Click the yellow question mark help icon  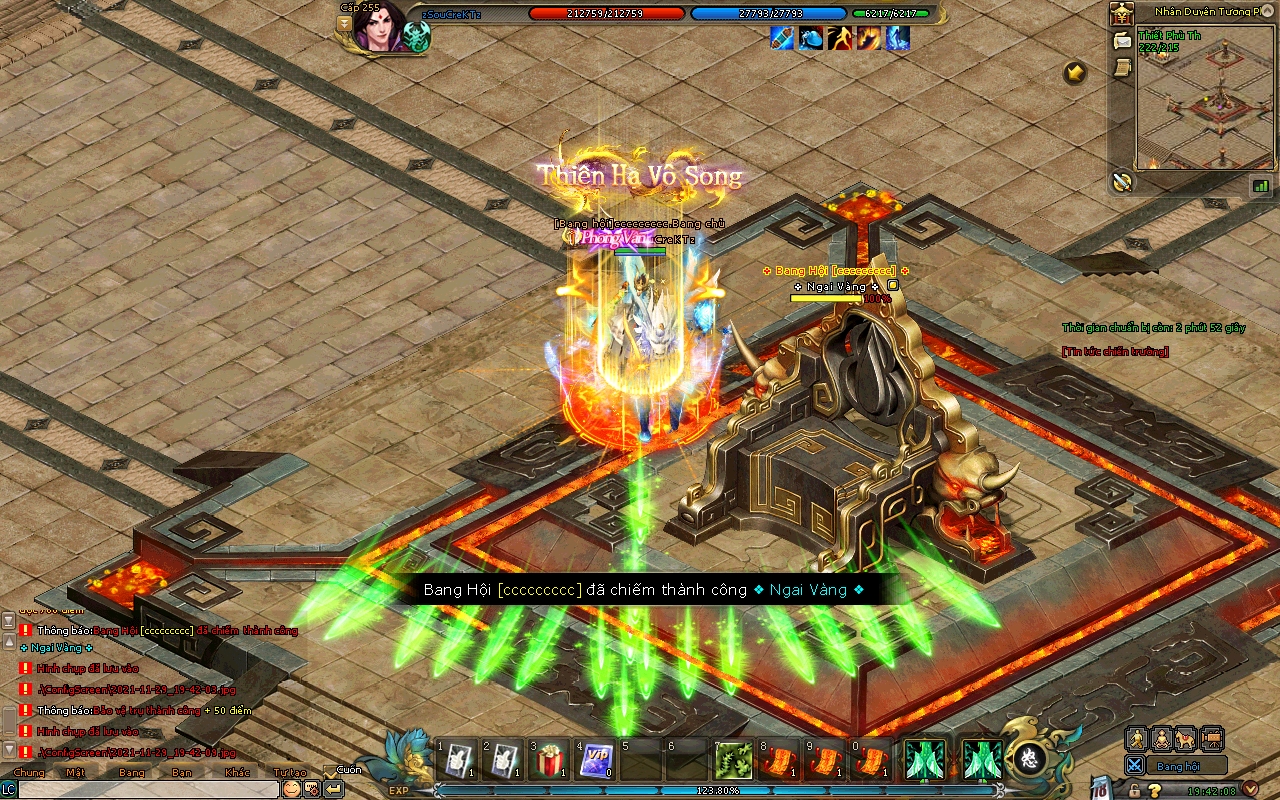1155,791
